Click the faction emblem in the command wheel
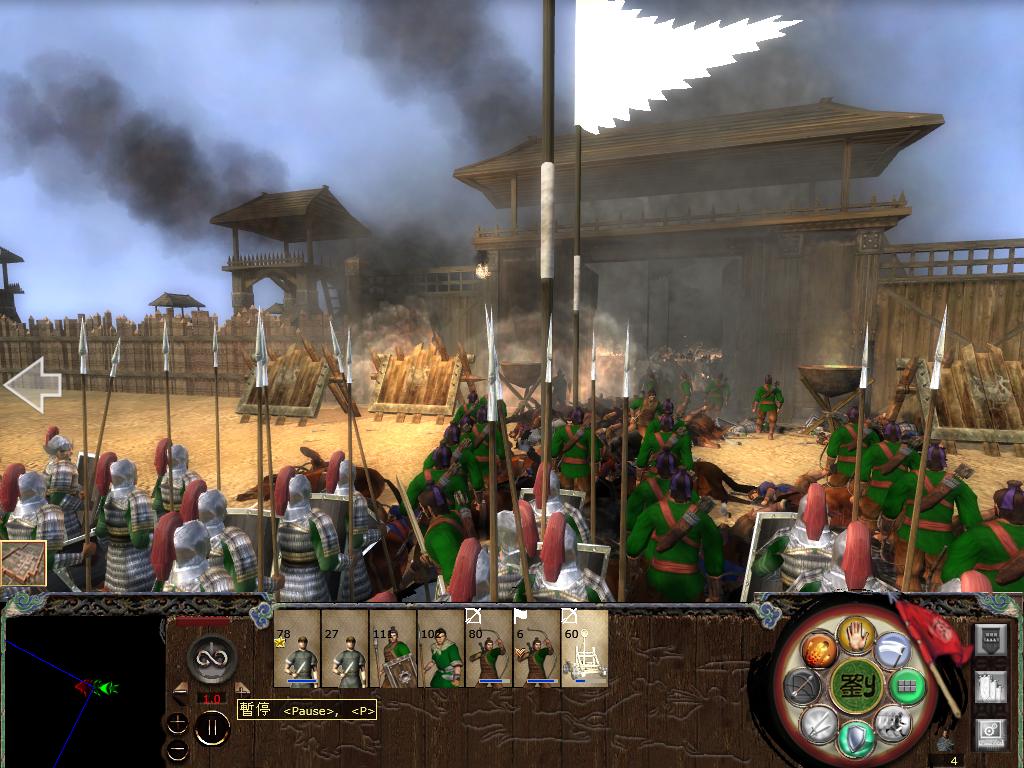1024x768 pixels. [x=856, y=686]
